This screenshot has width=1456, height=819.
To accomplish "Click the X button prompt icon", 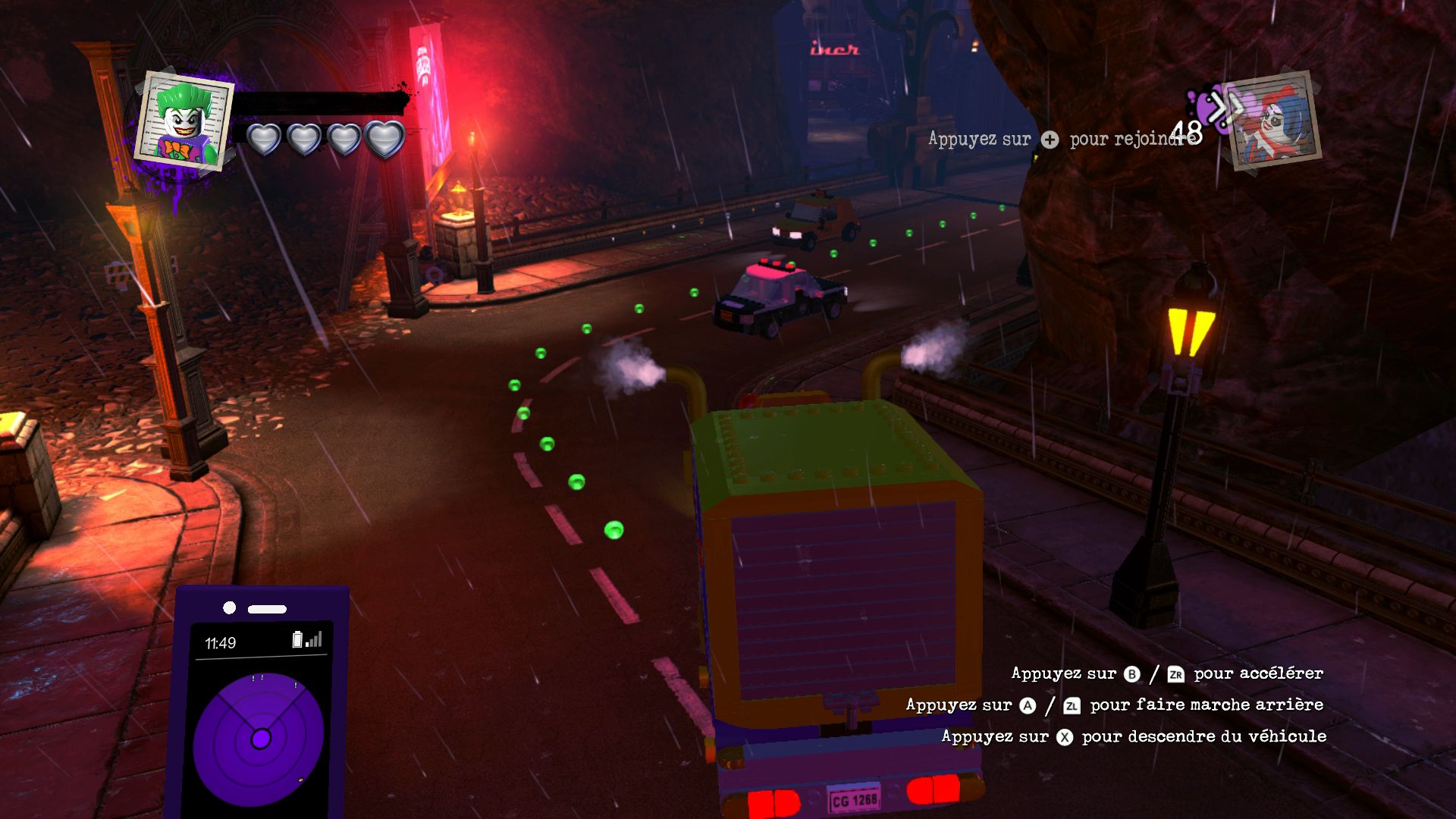I will [x=1064, y=736].
